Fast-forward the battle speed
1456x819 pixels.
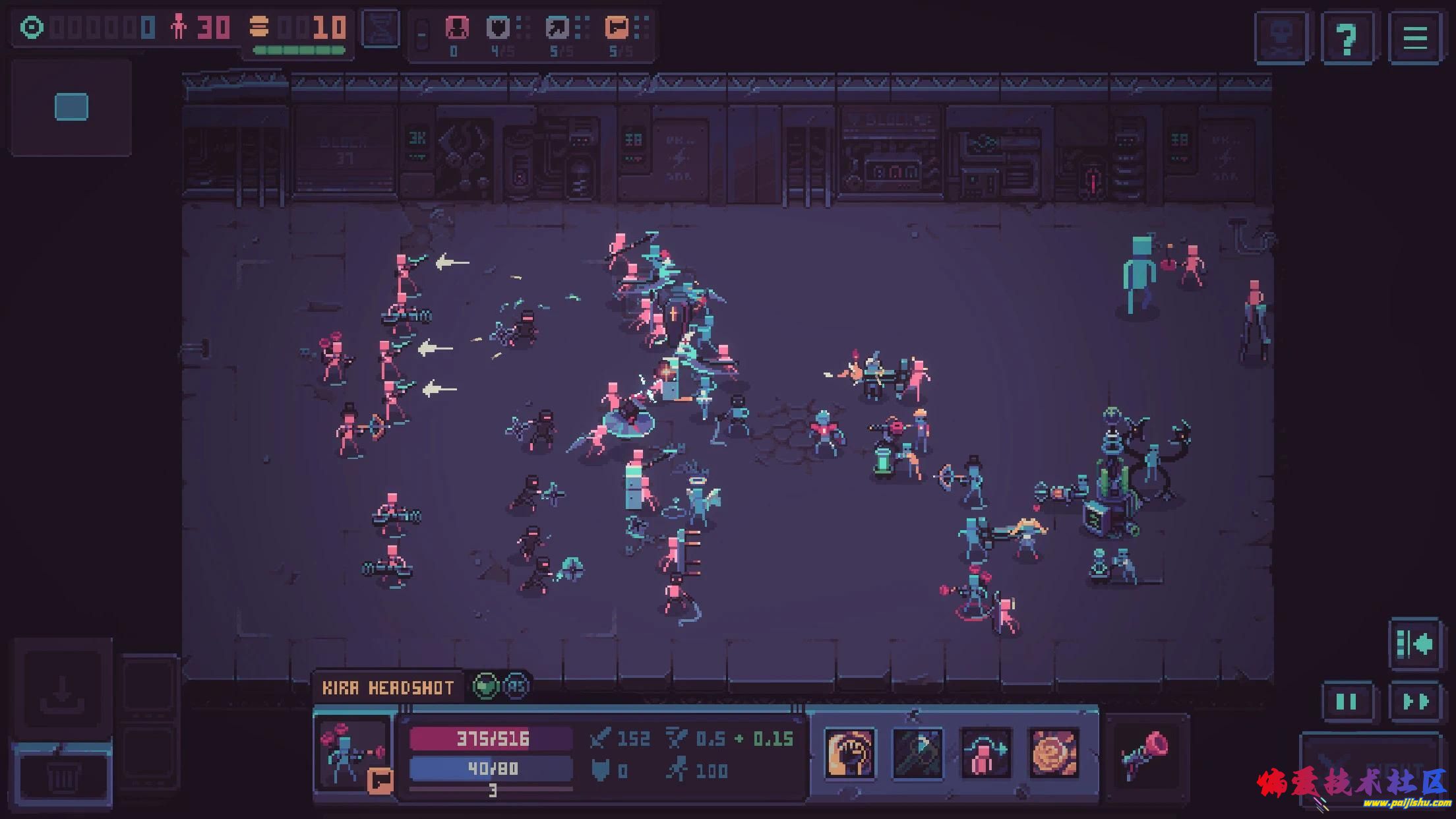pos(1416,702)
